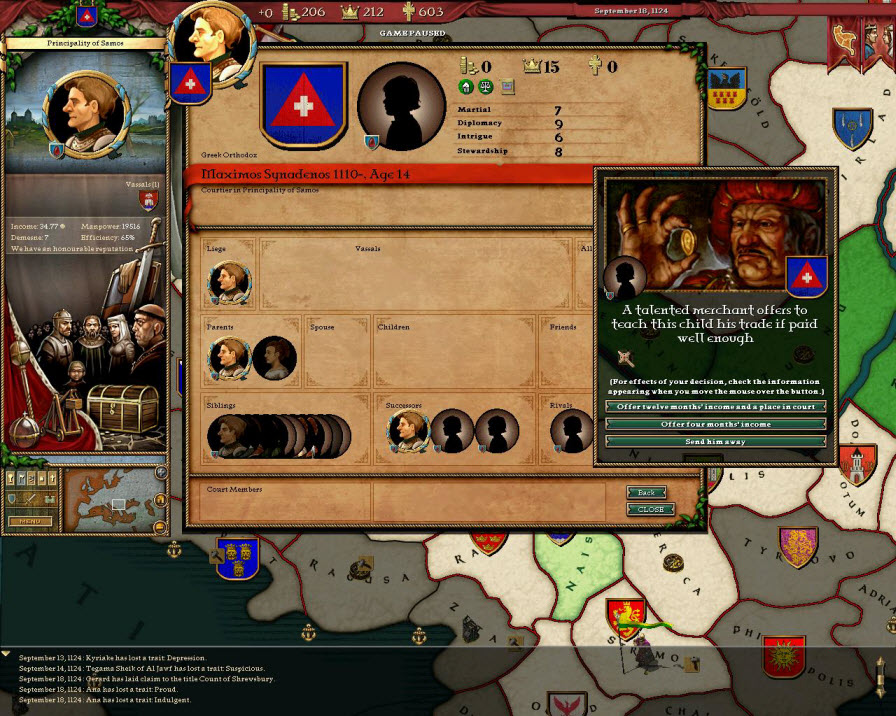This screenshot has height=716, width=896.
Task: View the first successor portrait
Action: [408, 432]
